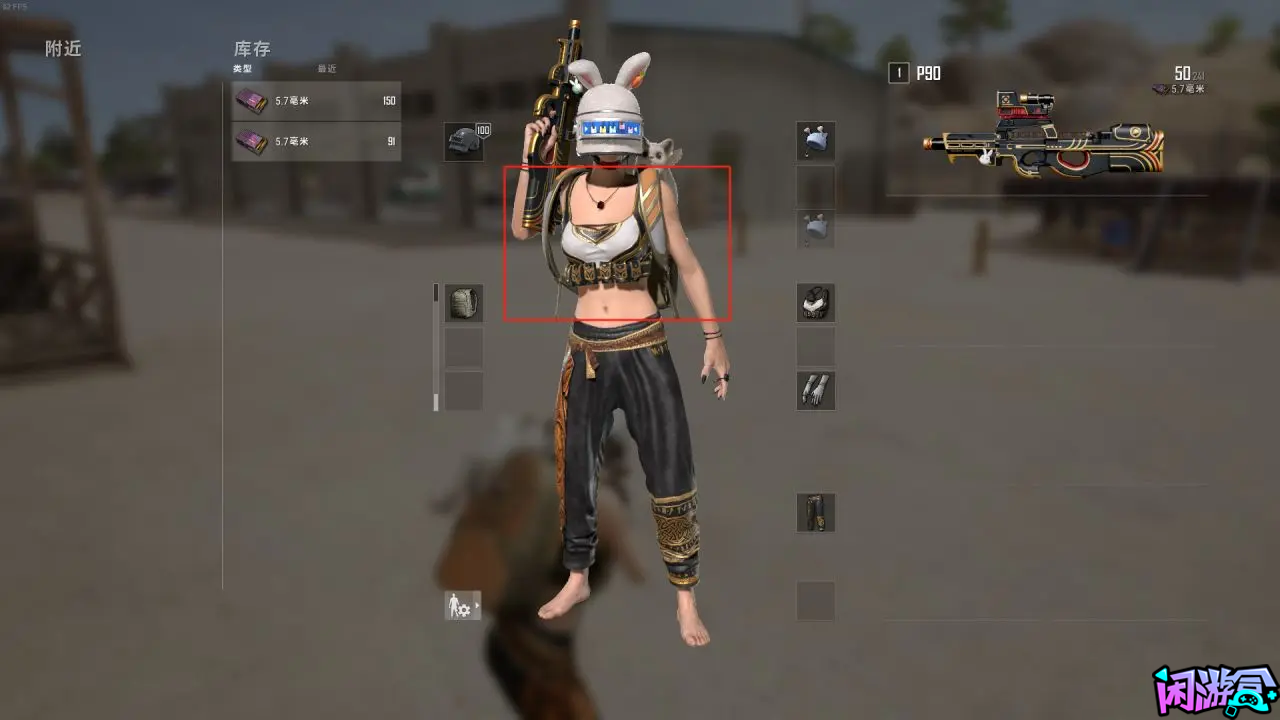Open the character appearance settings icon

click(x=456, y=605)
